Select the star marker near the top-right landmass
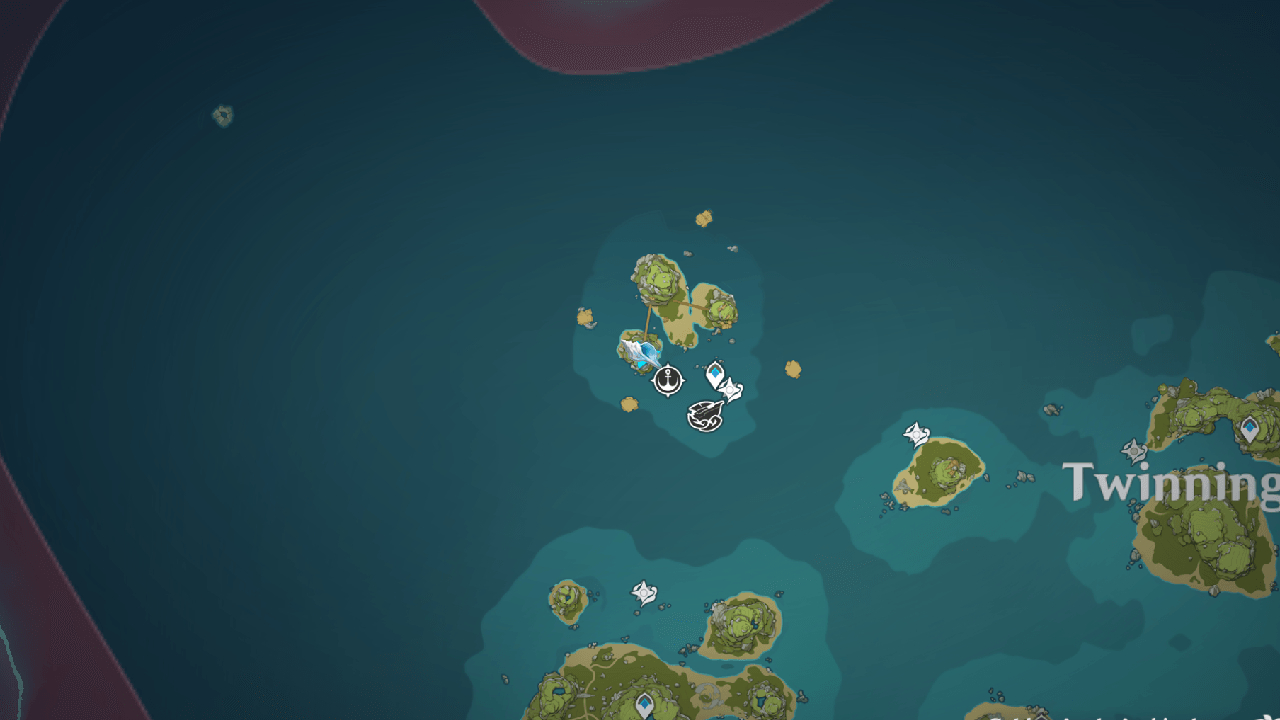1280x720 pixels. point(1133,449)
